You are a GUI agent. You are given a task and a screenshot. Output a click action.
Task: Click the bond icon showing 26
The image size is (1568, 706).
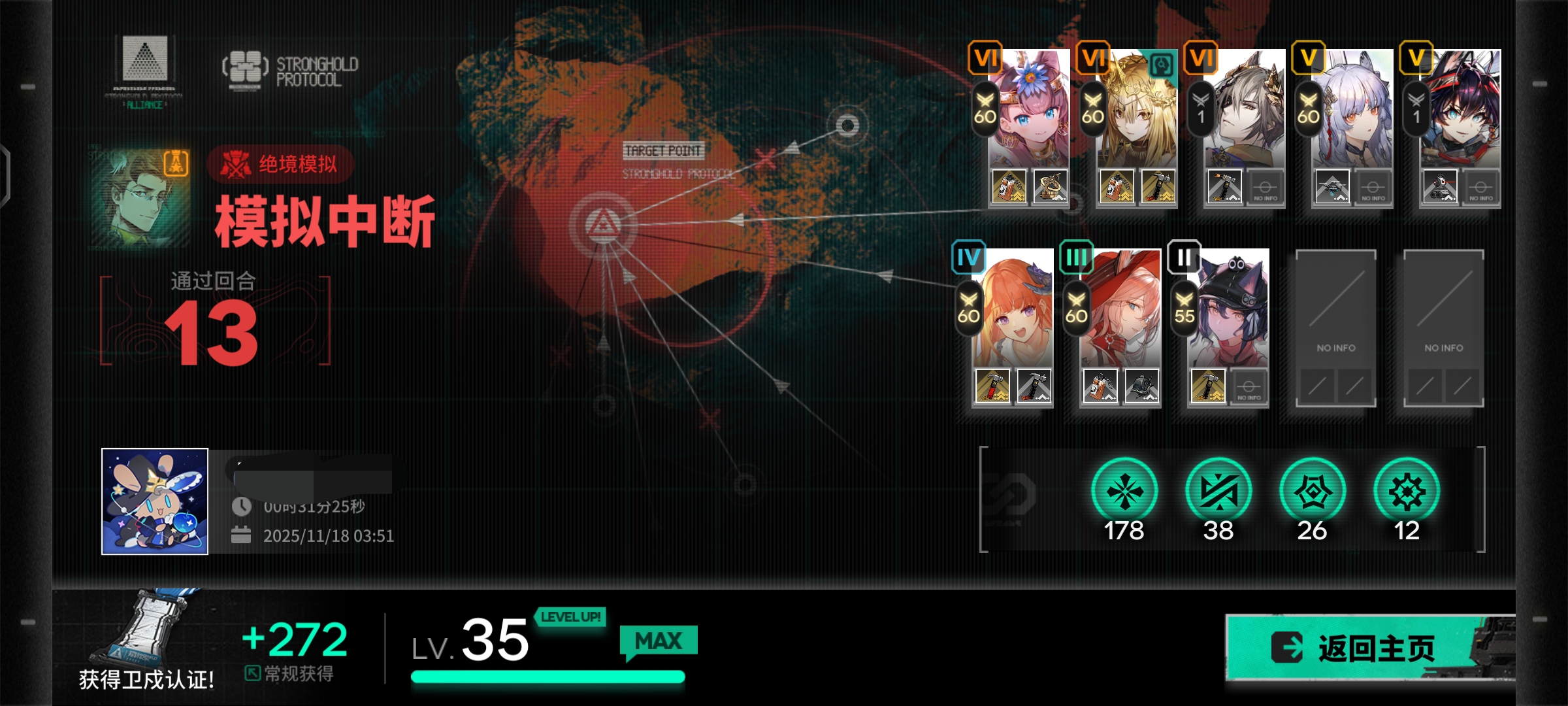(1313, 492)
